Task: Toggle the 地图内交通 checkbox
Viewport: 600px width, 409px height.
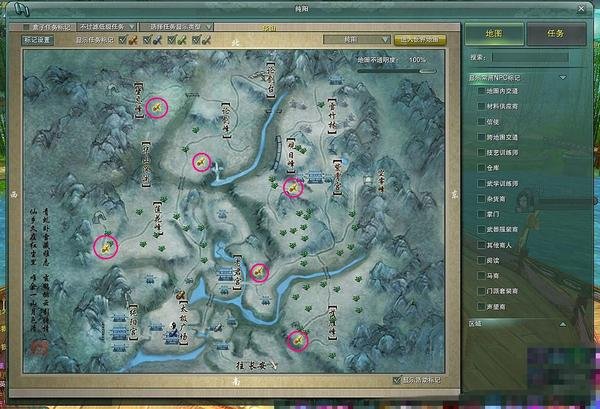Action: 482,91
